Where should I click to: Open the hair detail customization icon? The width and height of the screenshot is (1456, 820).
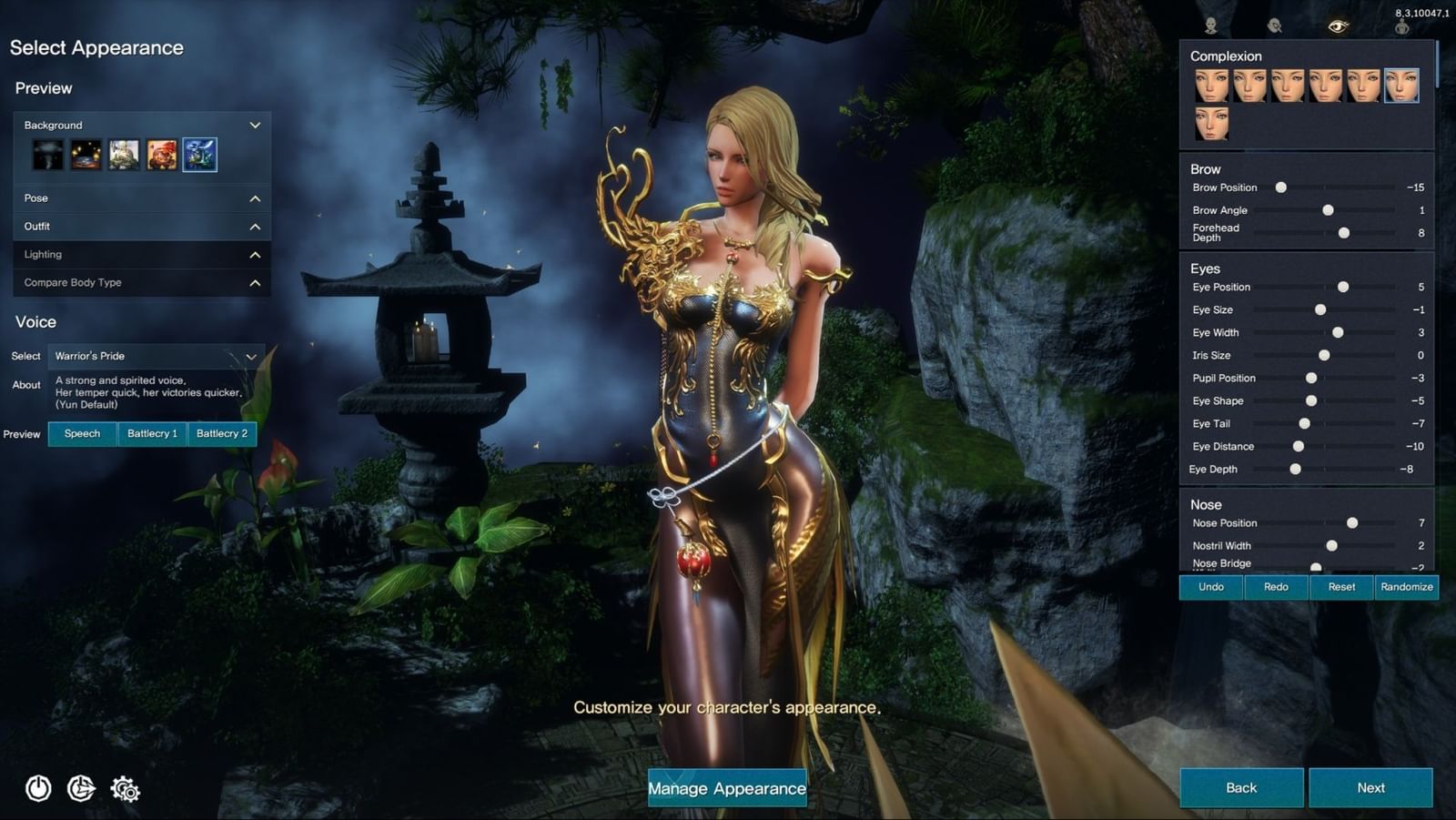(x=1273, y=25)
